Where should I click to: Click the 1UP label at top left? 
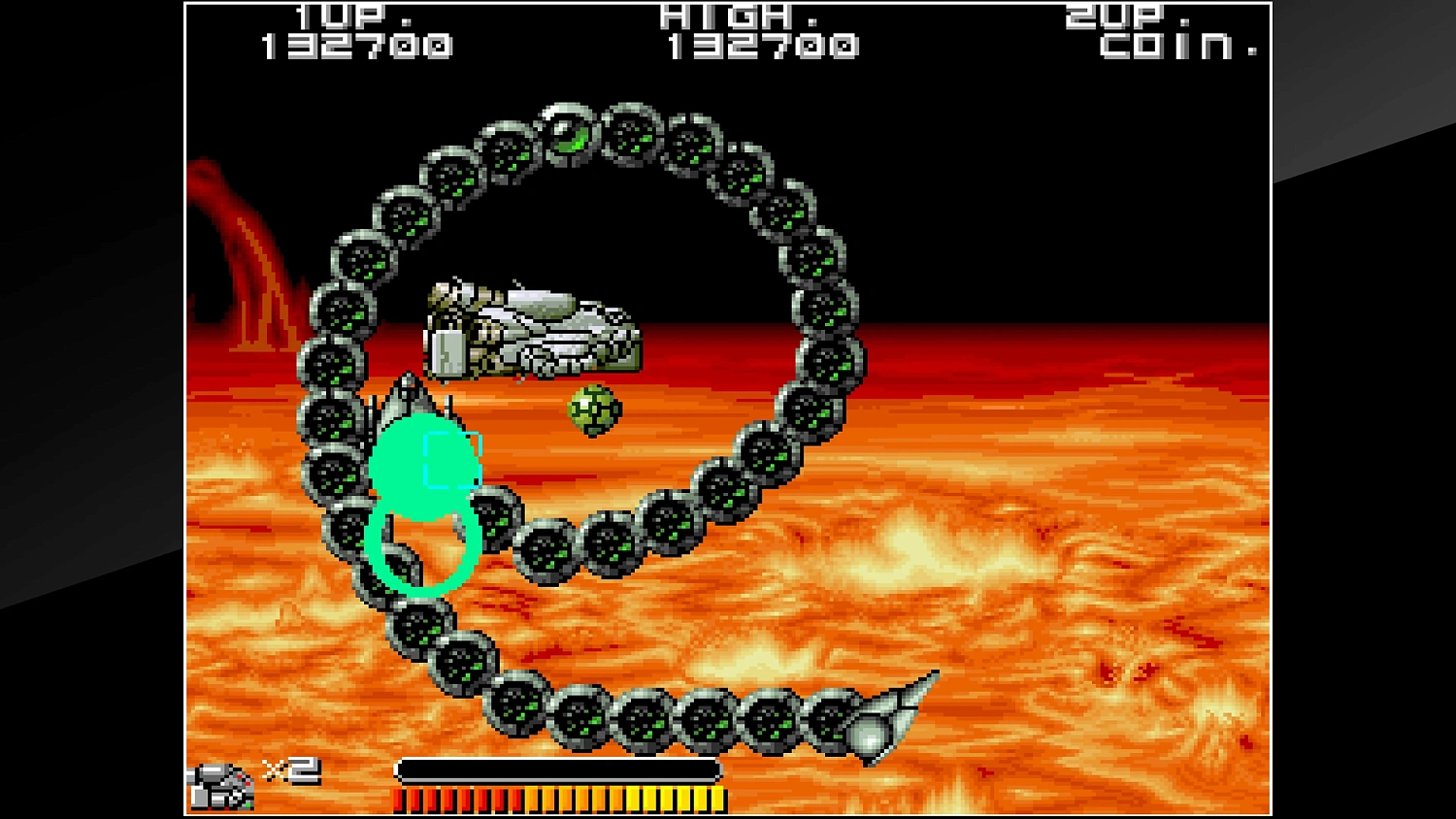[x=338, y=16]
